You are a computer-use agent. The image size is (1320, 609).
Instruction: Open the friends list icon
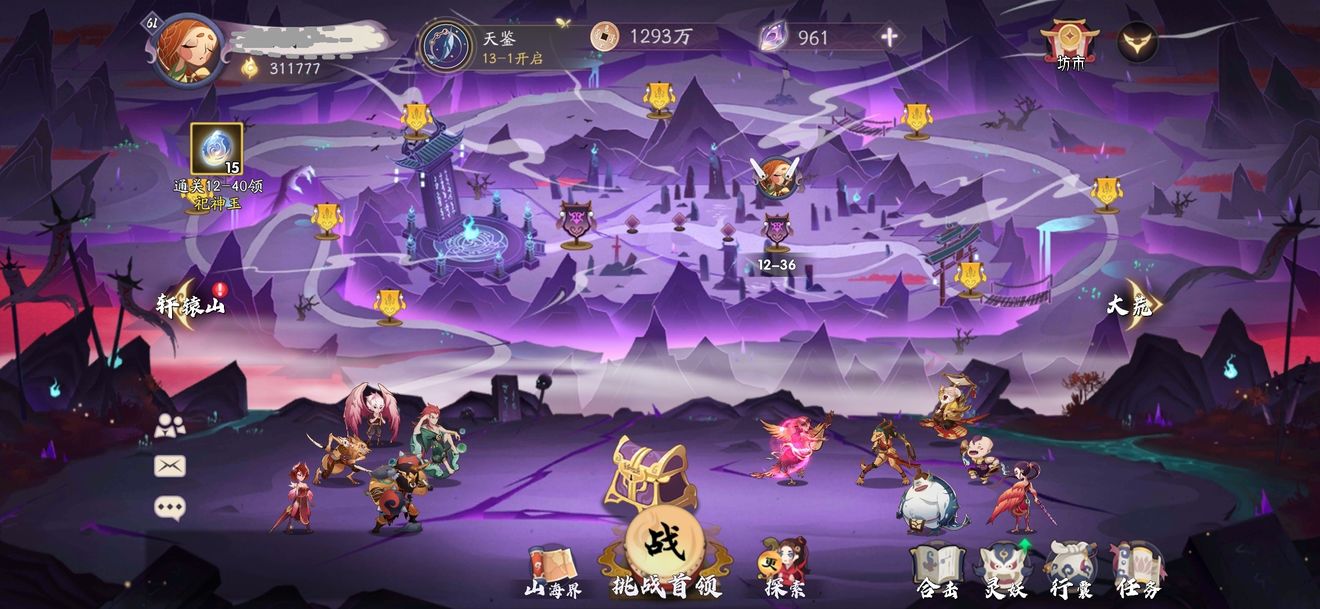(170, 426)
